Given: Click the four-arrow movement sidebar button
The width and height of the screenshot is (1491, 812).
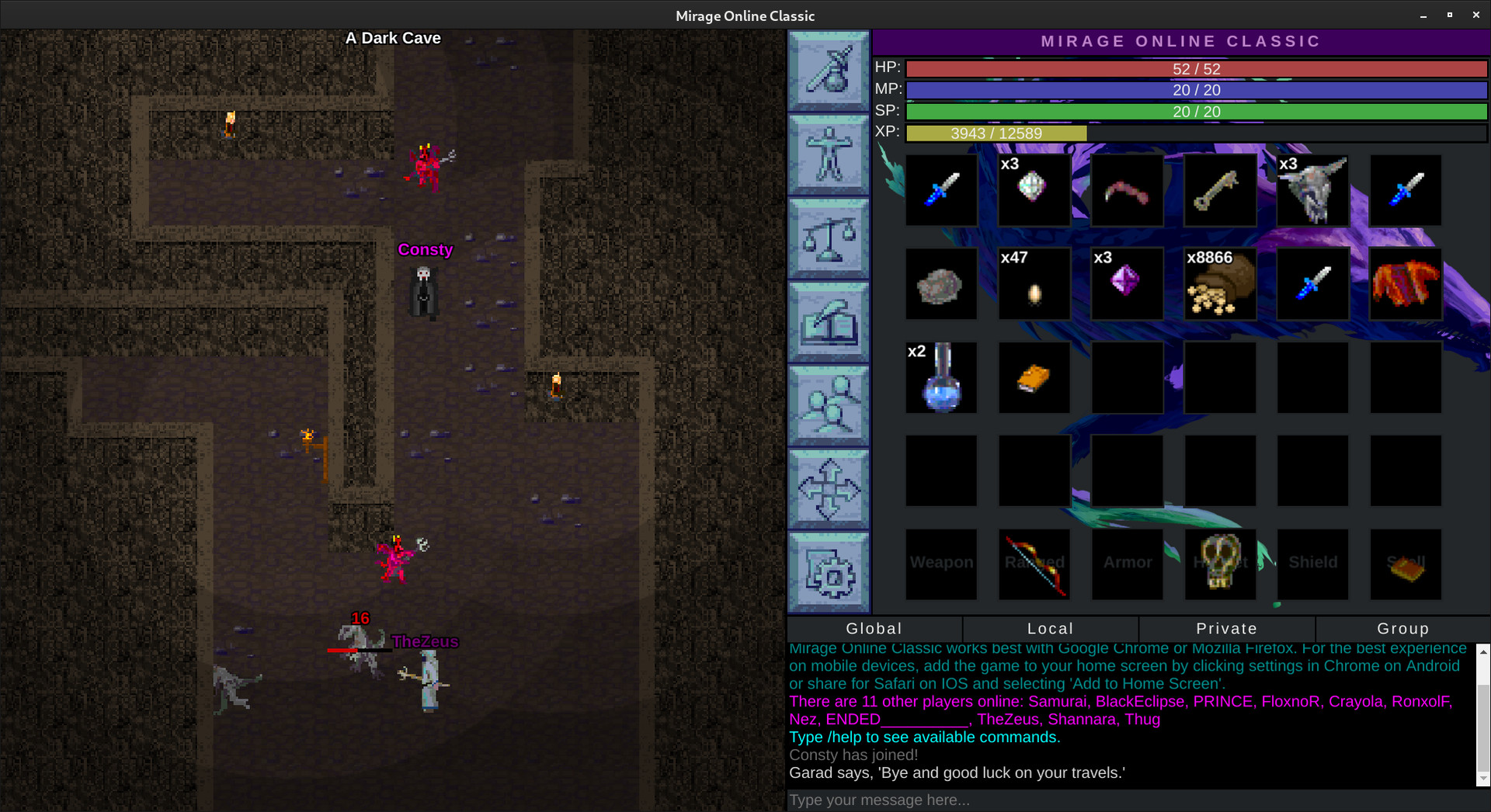Looking at the screenshot, I should click(x=829, y=489).
